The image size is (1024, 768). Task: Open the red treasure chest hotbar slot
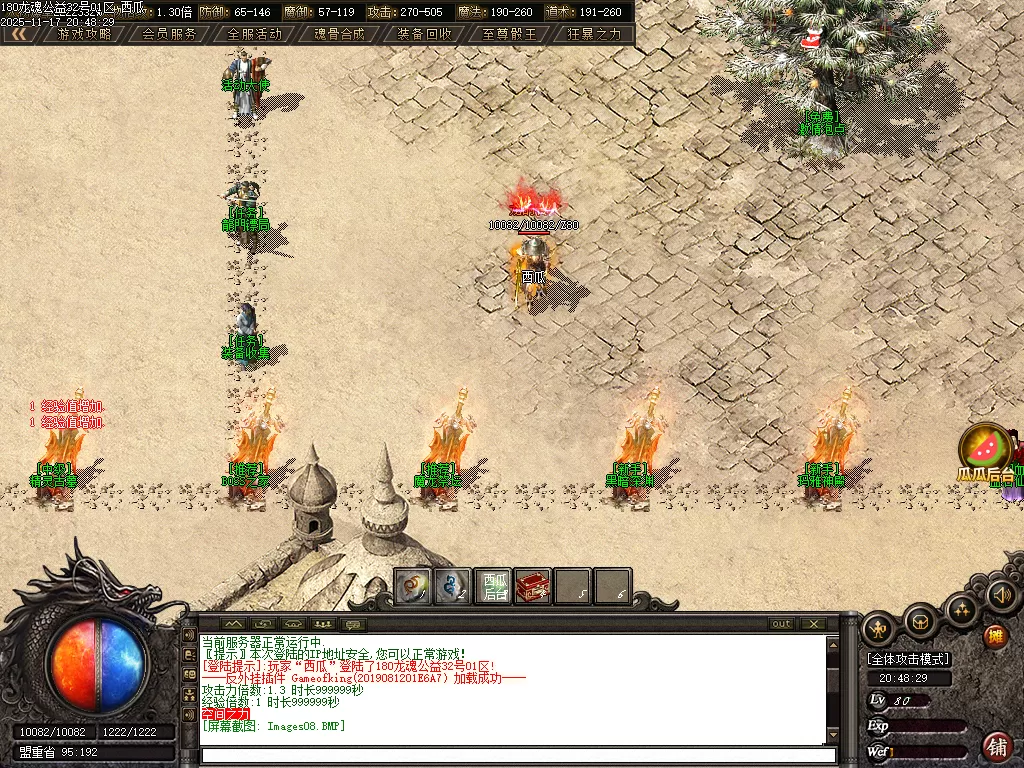[x=533, y=587]
